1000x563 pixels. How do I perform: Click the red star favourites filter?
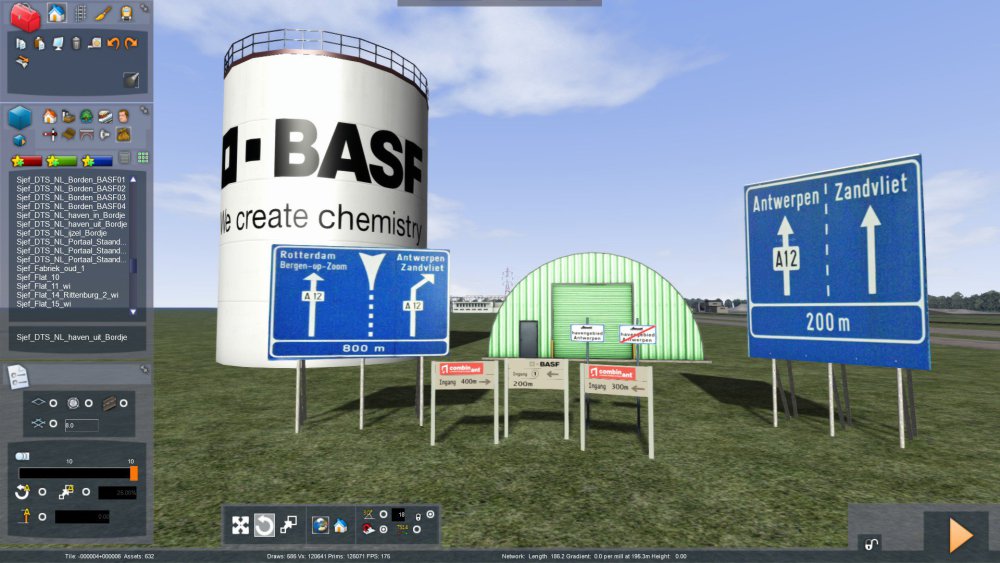[x=26, y=160]
